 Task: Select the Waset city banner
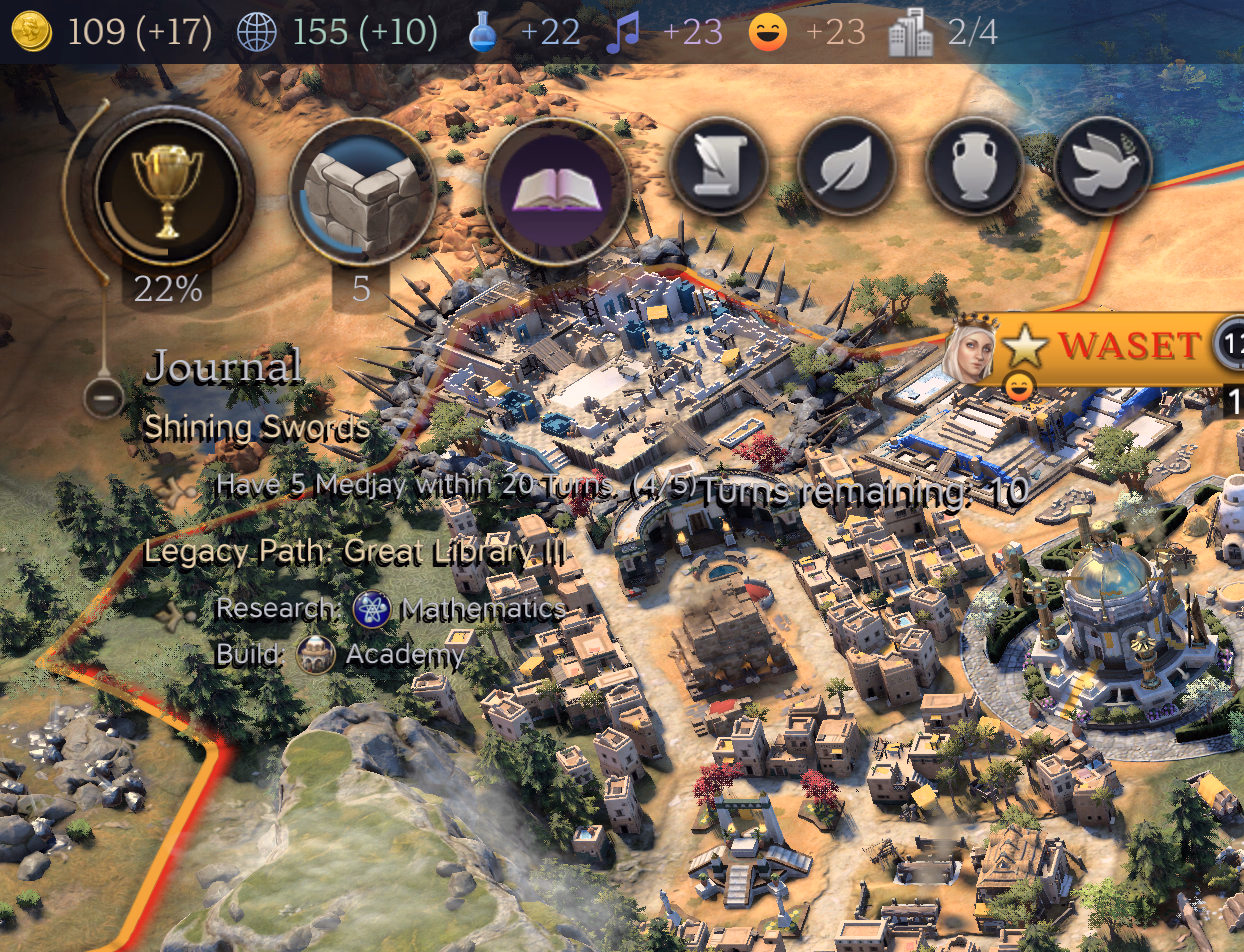1128,346
